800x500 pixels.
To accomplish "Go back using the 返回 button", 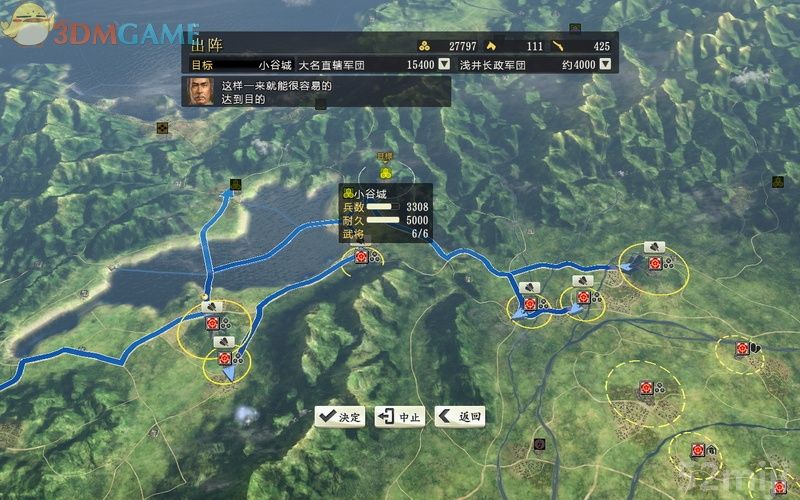I will tap(460, 417).
